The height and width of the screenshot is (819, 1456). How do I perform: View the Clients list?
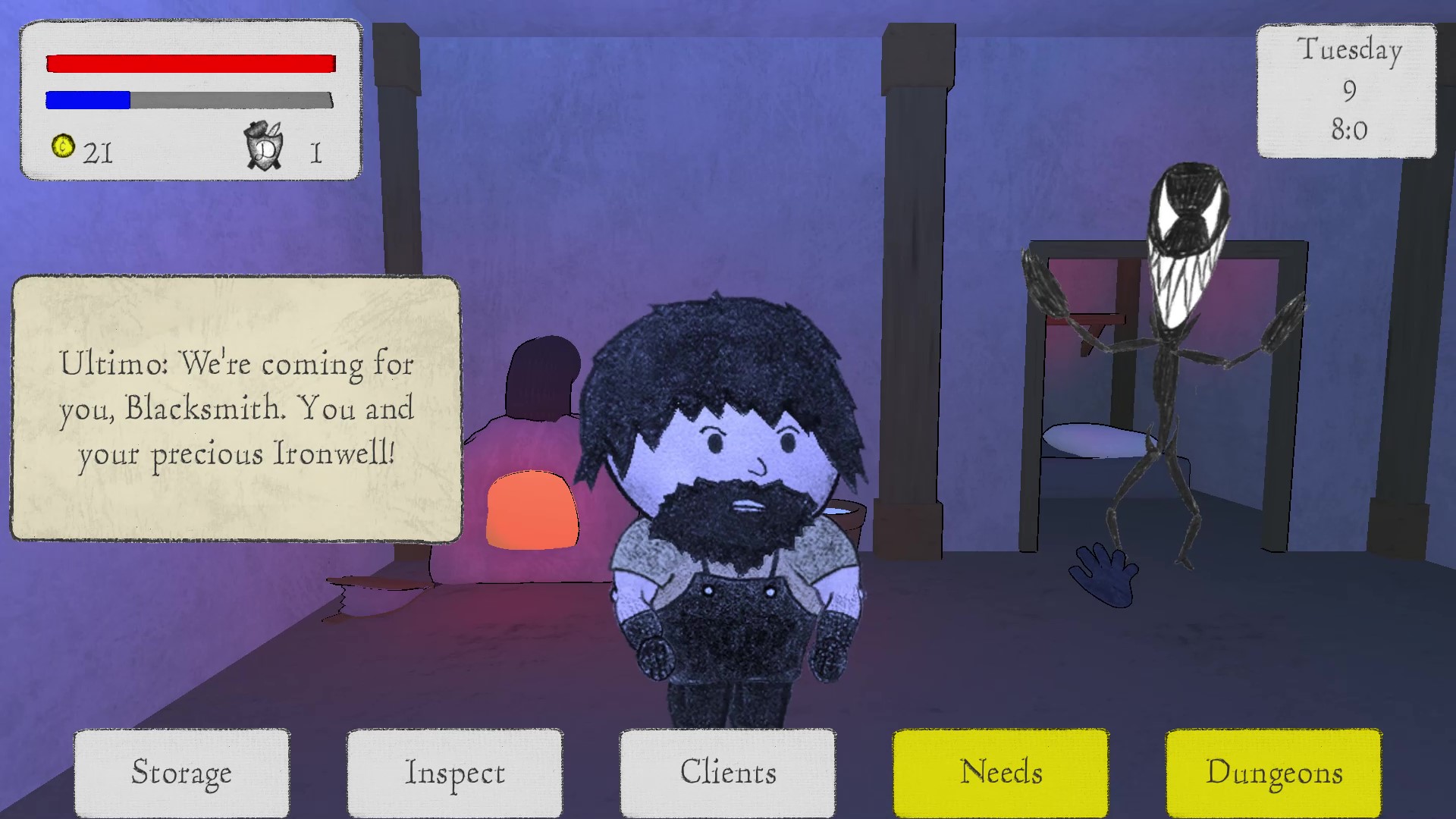tap(727, 772)
